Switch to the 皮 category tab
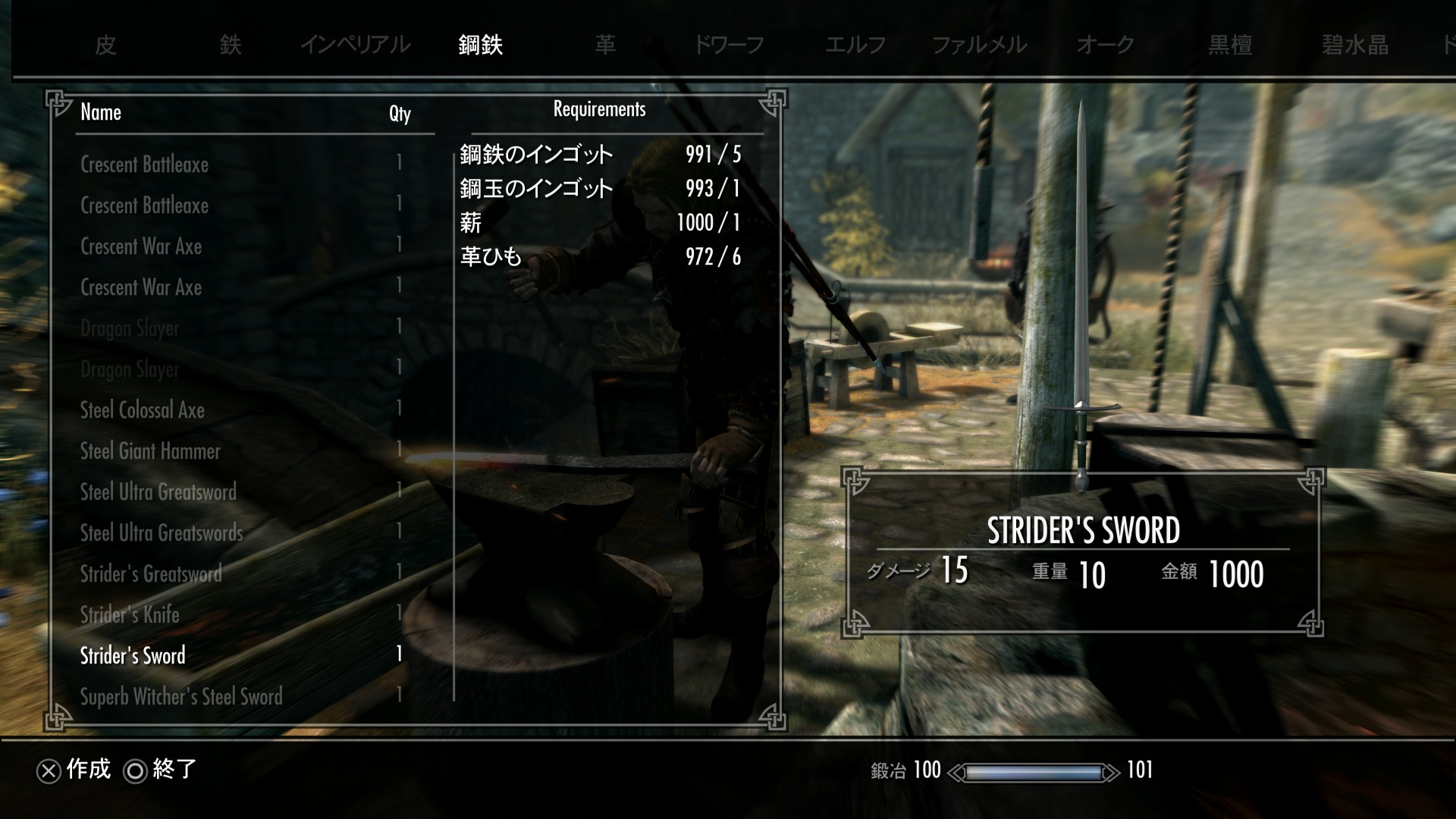Viewport: 1456px width, 819px height. (105, 45)
